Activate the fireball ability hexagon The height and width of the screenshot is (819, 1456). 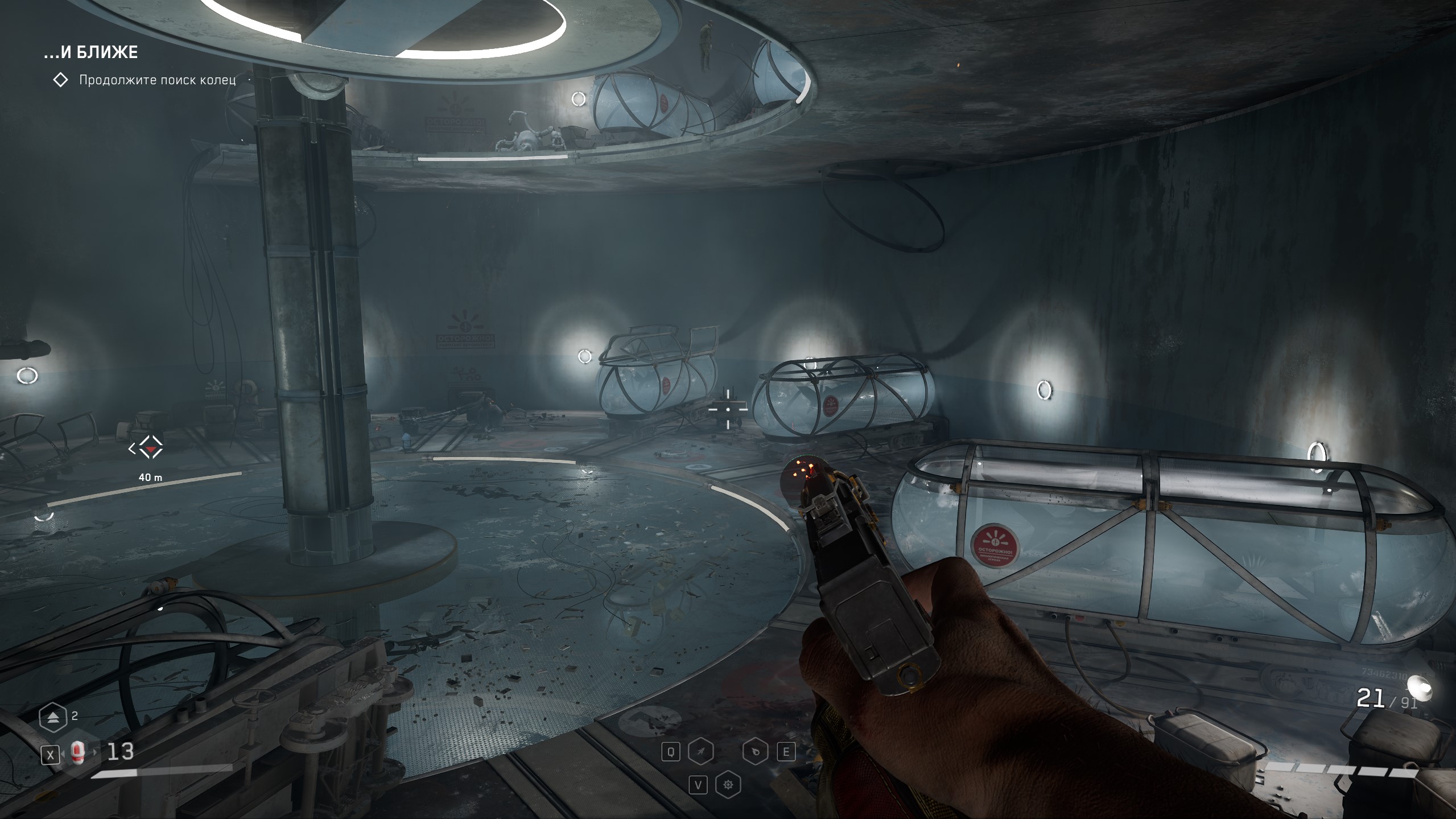(x=754, y=752)
